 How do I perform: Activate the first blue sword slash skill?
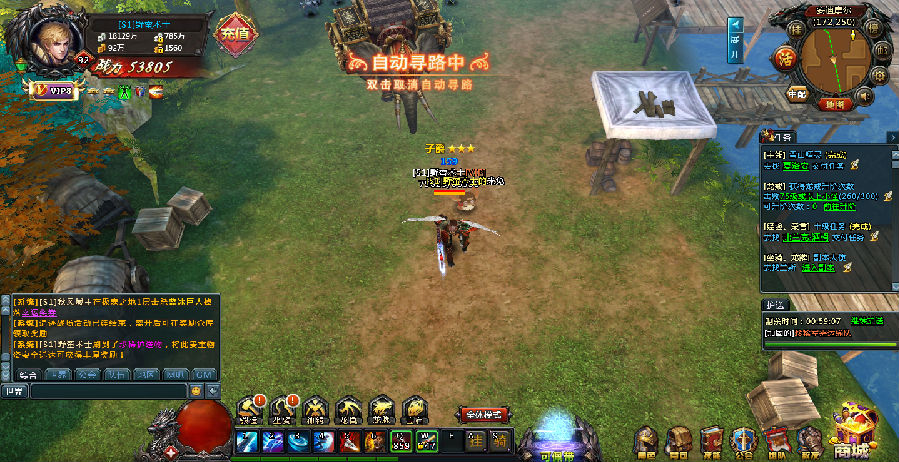coord(246,441)
